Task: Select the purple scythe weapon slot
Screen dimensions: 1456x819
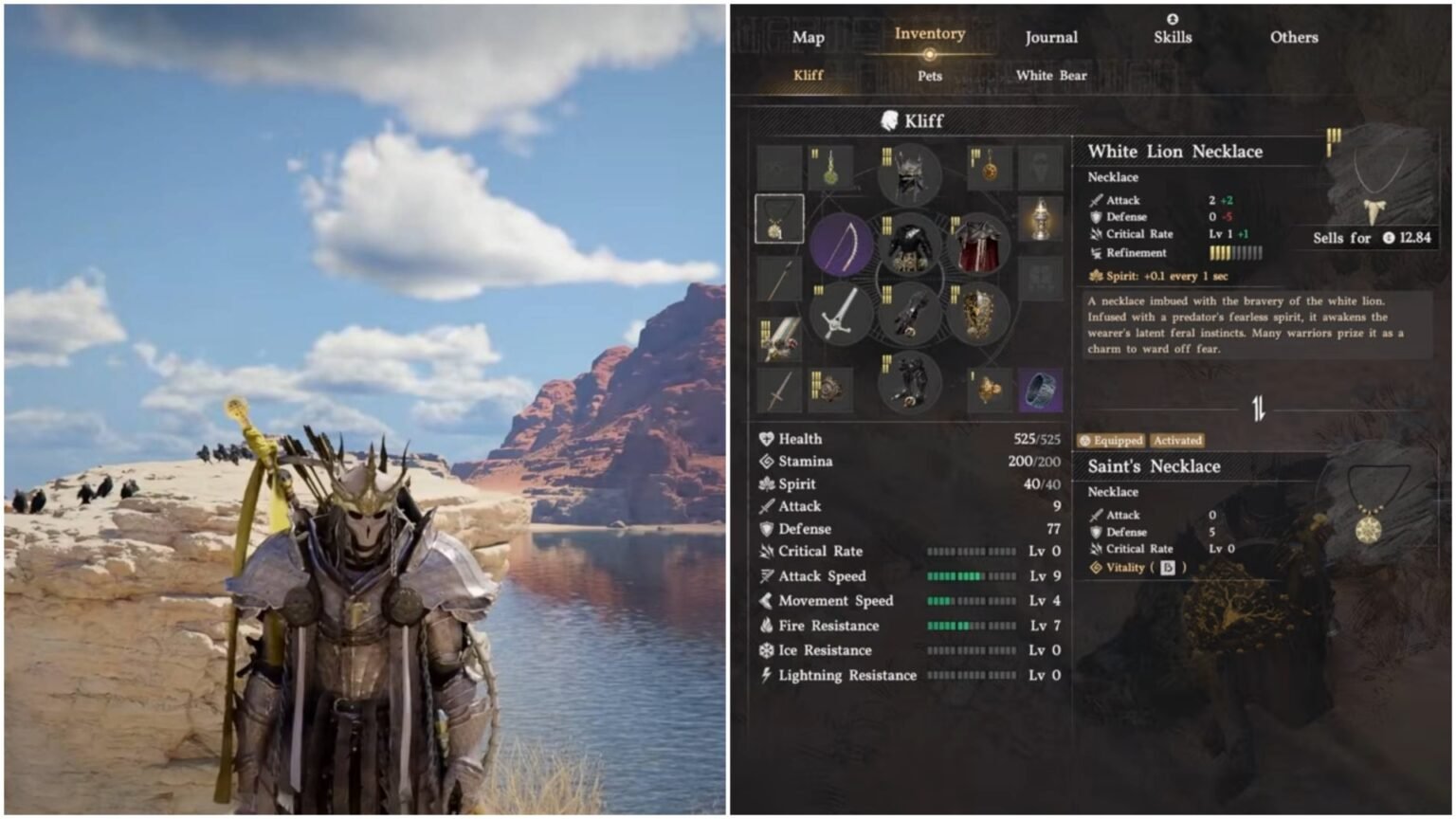Action: pyautogui.click(x=840, y=244)
